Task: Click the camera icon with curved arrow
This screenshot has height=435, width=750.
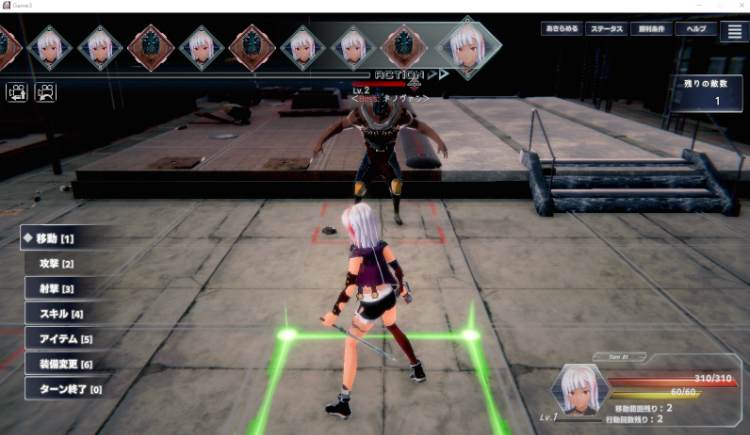Action: (45, 92)
